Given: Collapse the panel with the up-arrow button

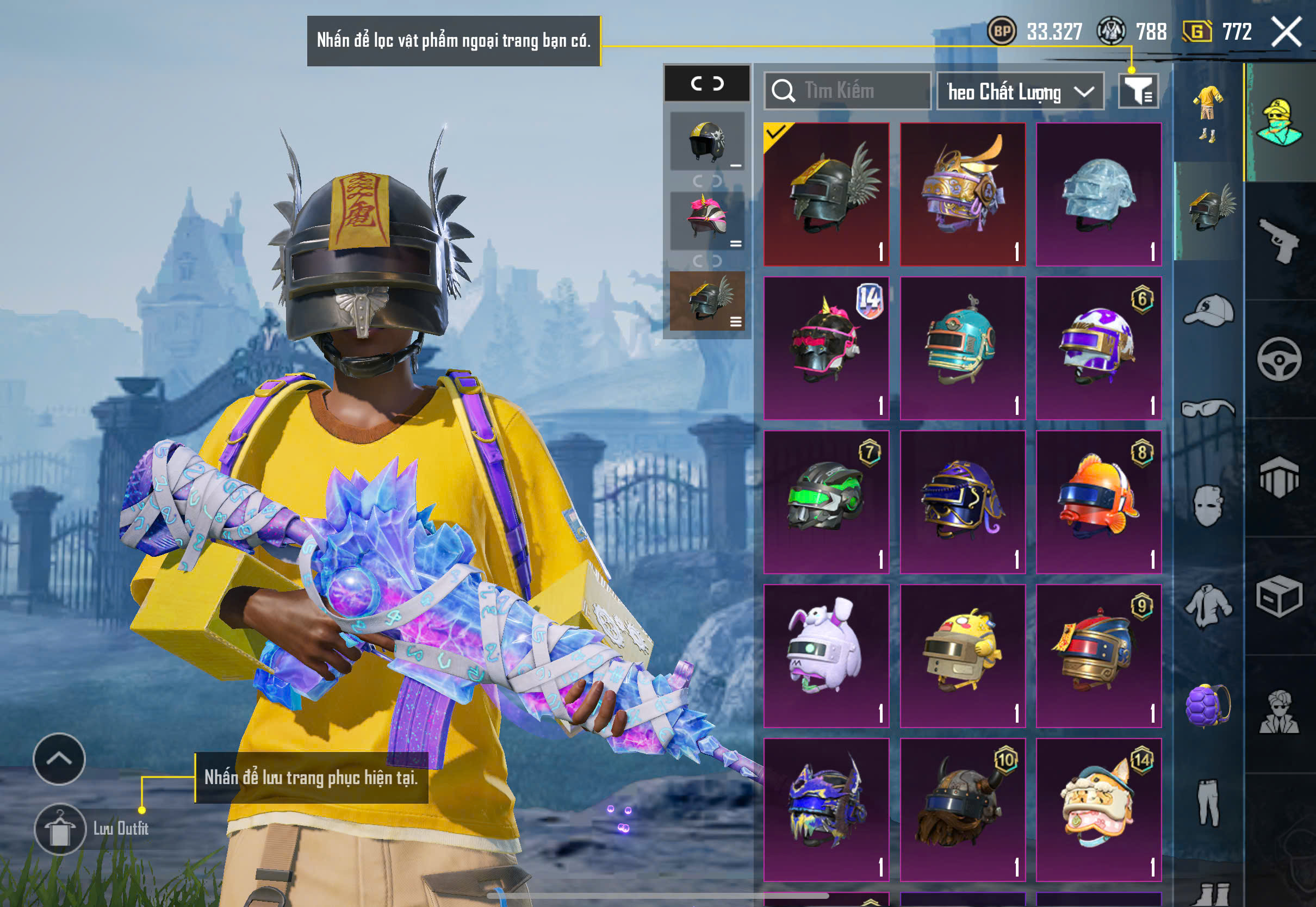Looking at the screenshot, I should tap(59, 759).
